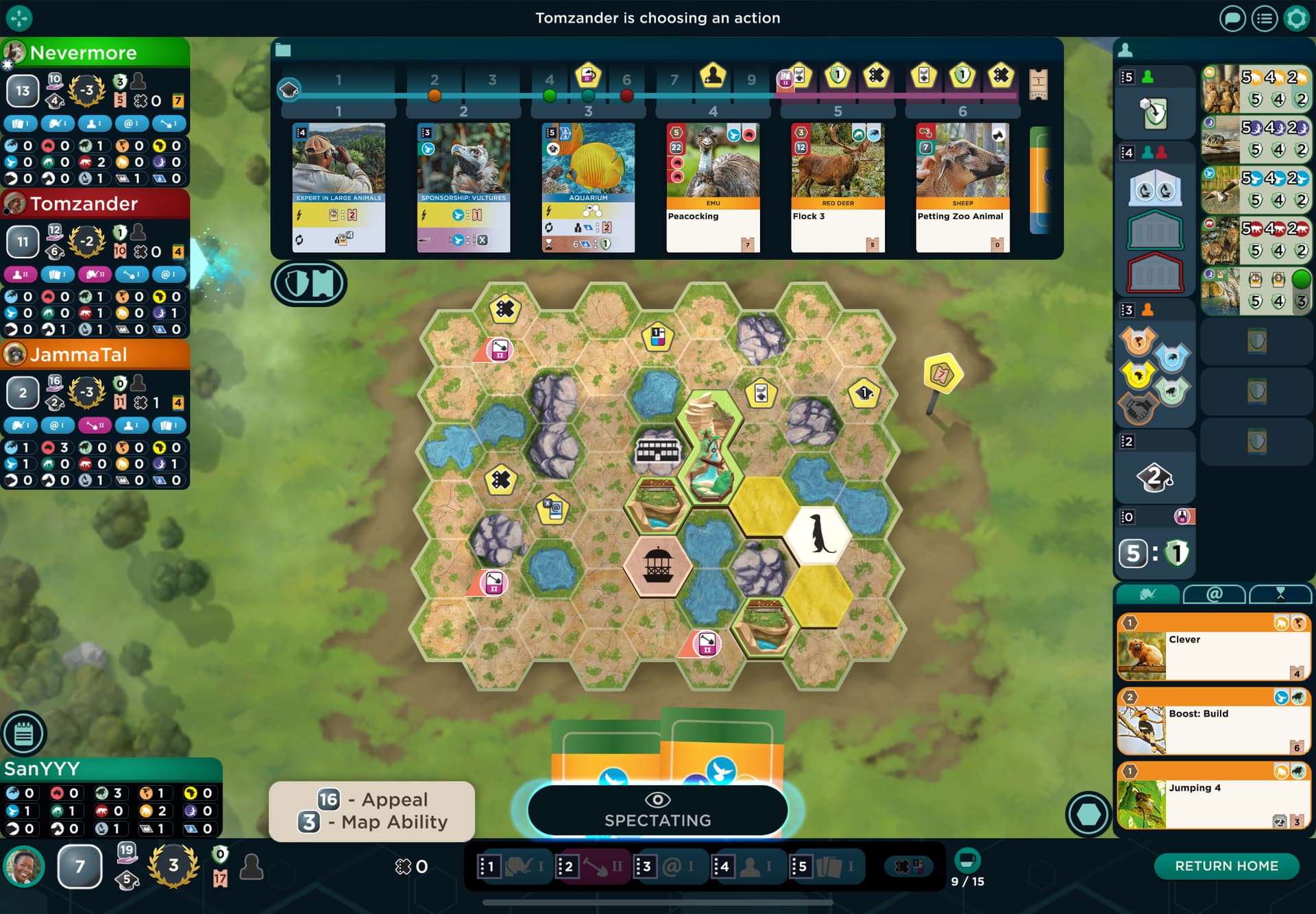Viewport: 1316px width, 914px height.
Task: Switch to the sponsors @ tab
Action: [x=1214, y=594]
